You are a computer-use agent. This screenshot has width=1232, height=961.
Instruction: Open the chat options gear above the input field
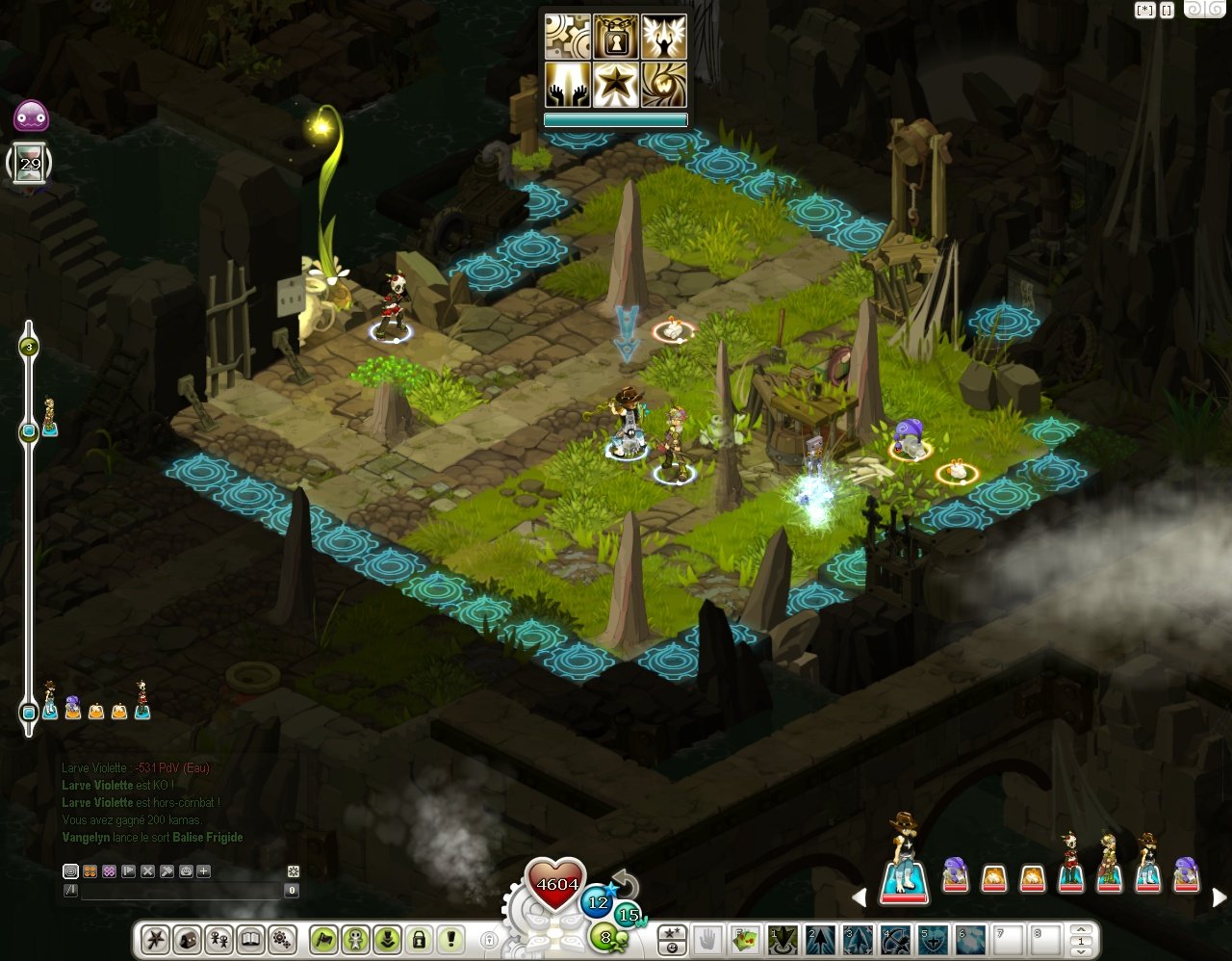click(294, 871)
